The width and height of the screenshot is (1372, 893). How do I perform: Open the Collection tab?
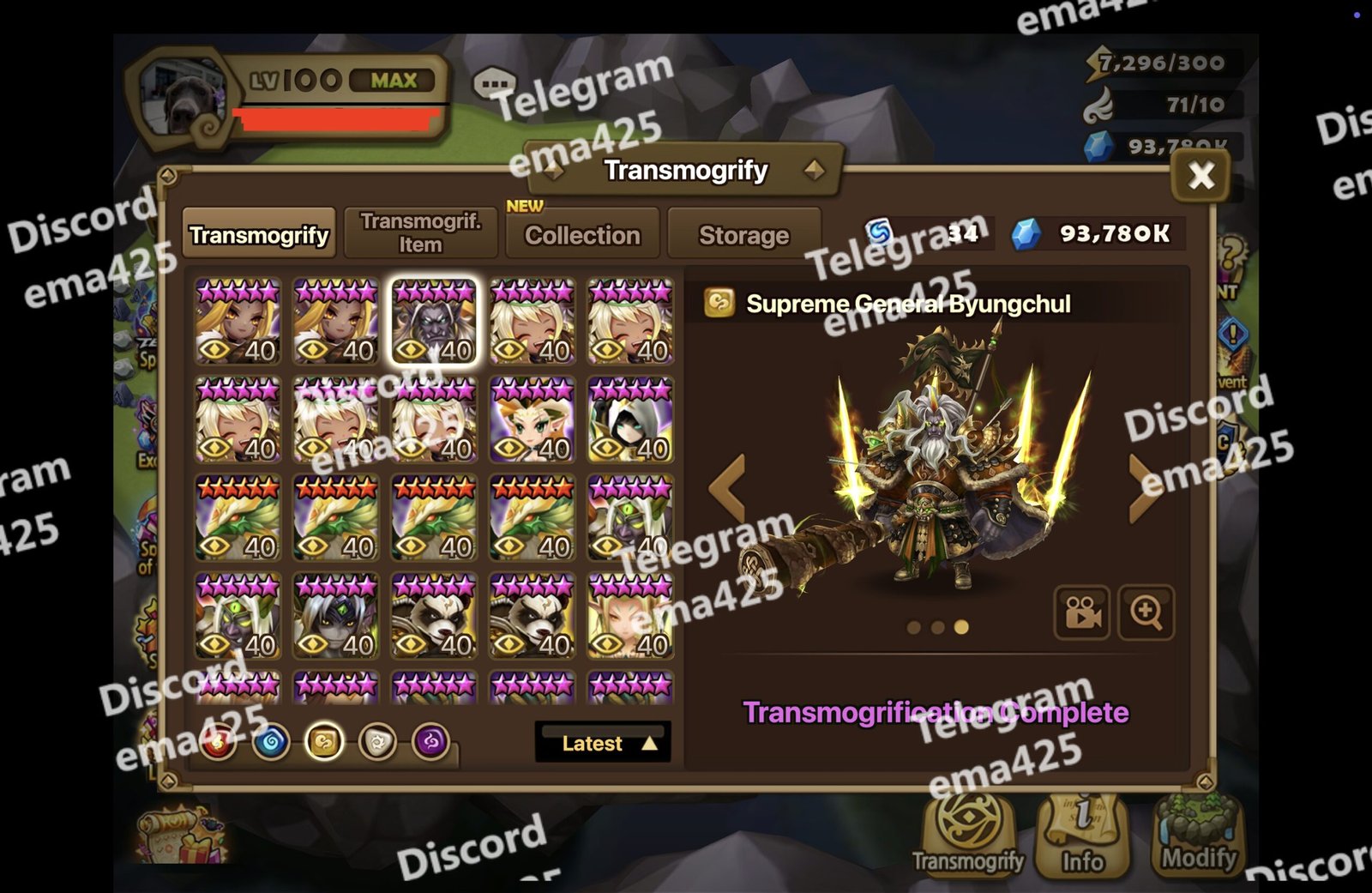[x=582, y=234]
